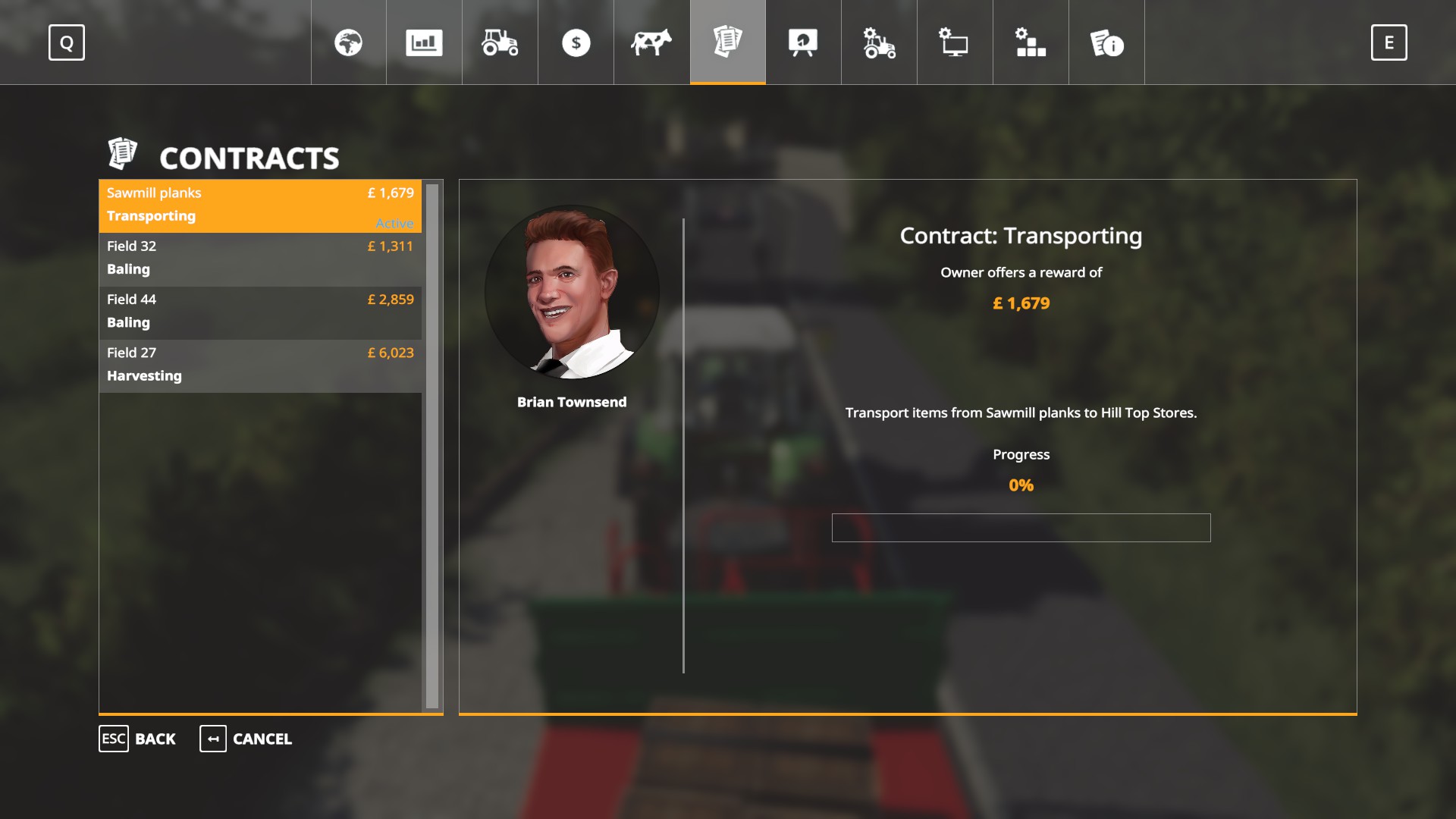The image size is (1456, 819).
Task: Open the tractor with gears settings tab
Action: point(879,42)
